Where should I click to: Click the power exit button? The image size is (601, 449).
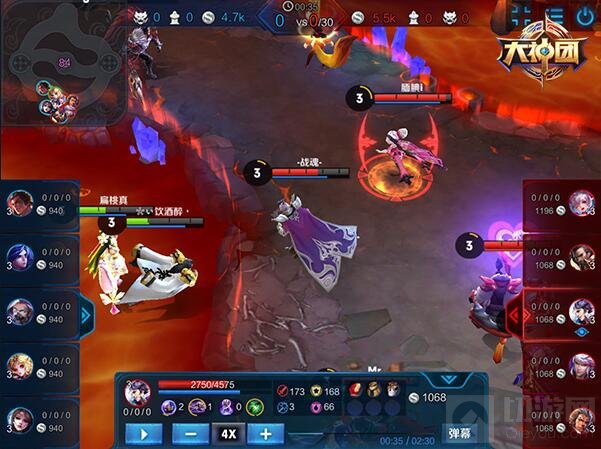585,15
